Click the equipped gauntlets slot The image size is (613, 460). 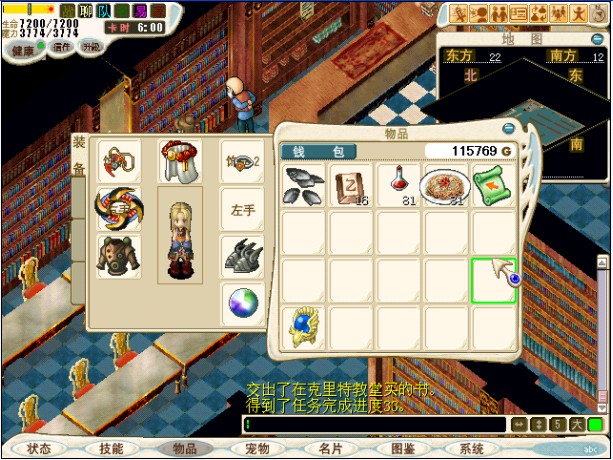(x=243, y=256)
